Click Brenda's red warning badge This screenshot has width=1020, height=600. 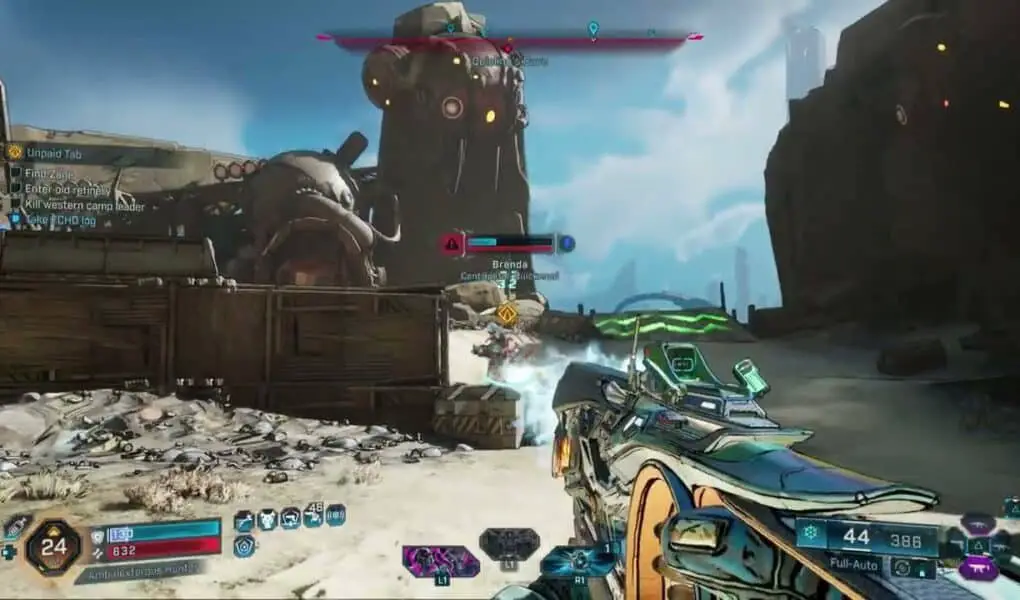tap(452, 243)
